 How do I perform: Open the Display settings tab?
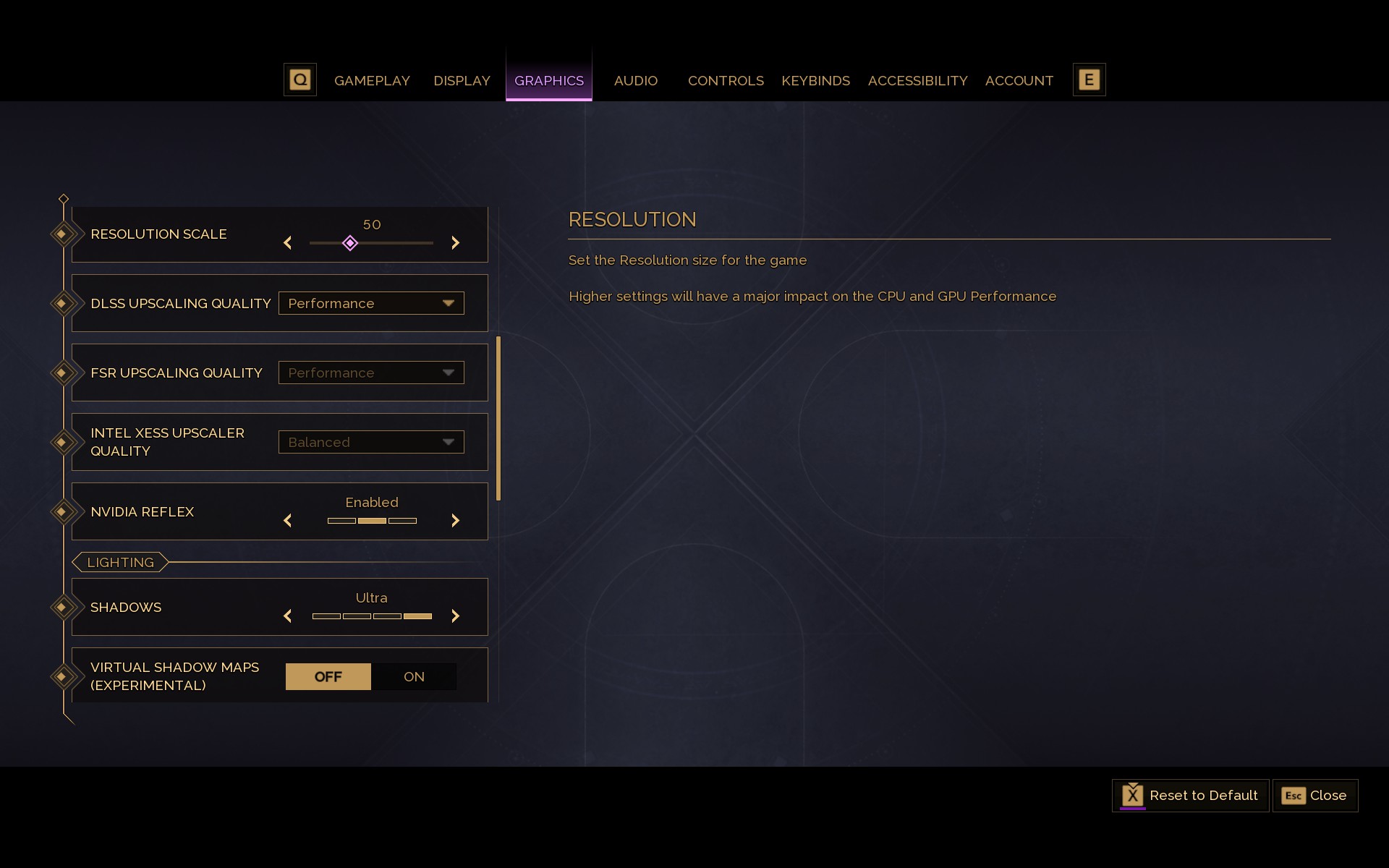(x=462, y=80)
